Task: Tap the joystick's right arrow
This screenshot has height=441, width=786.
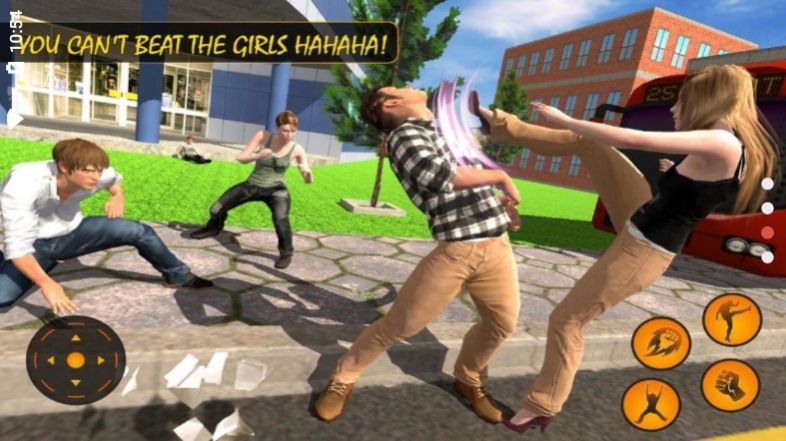Action: coord(99,360)
